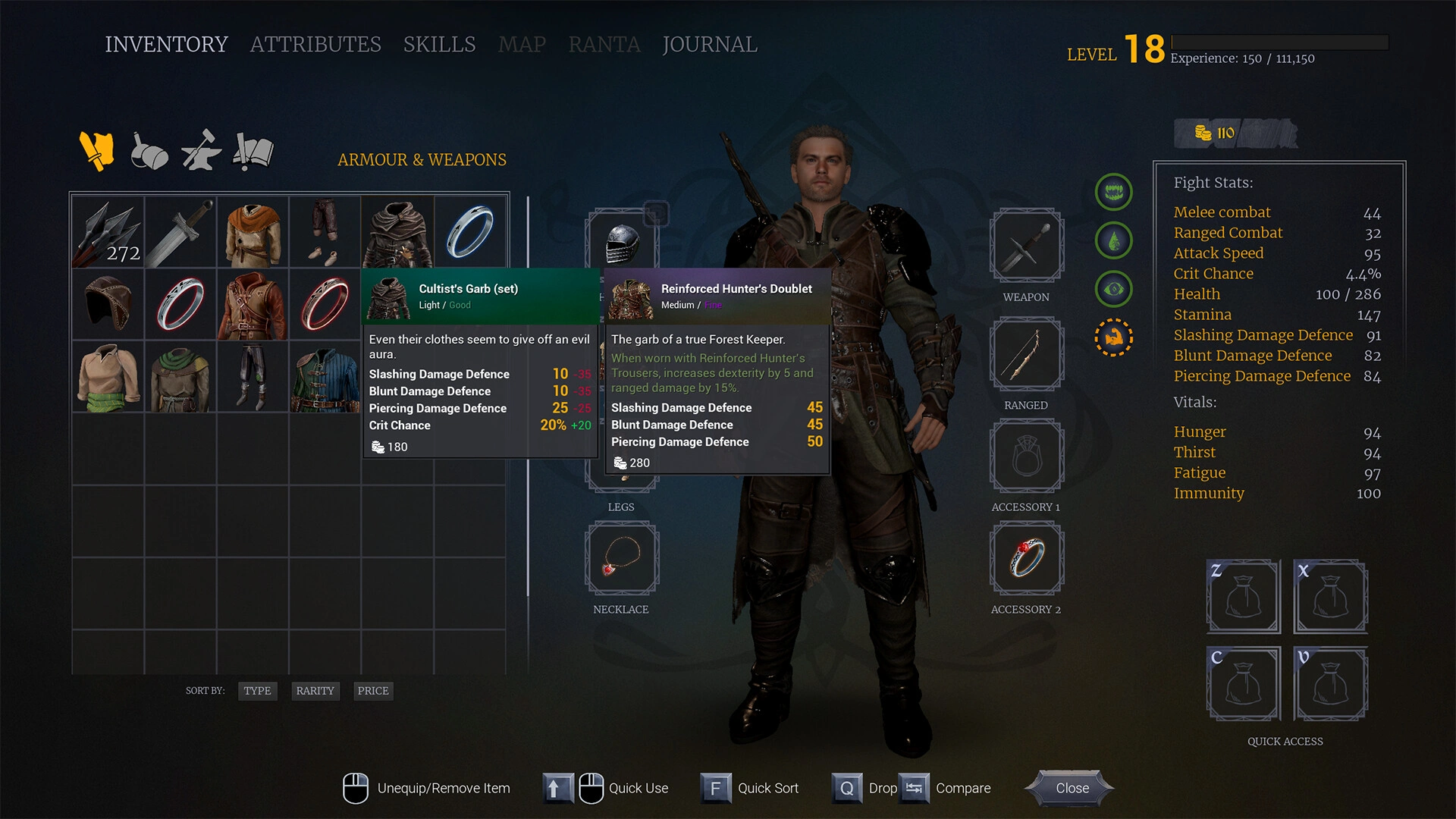This screenshot has width=1456, height=819.
Task: Sort inventory by PRICE
Action: tap(372, 691)
